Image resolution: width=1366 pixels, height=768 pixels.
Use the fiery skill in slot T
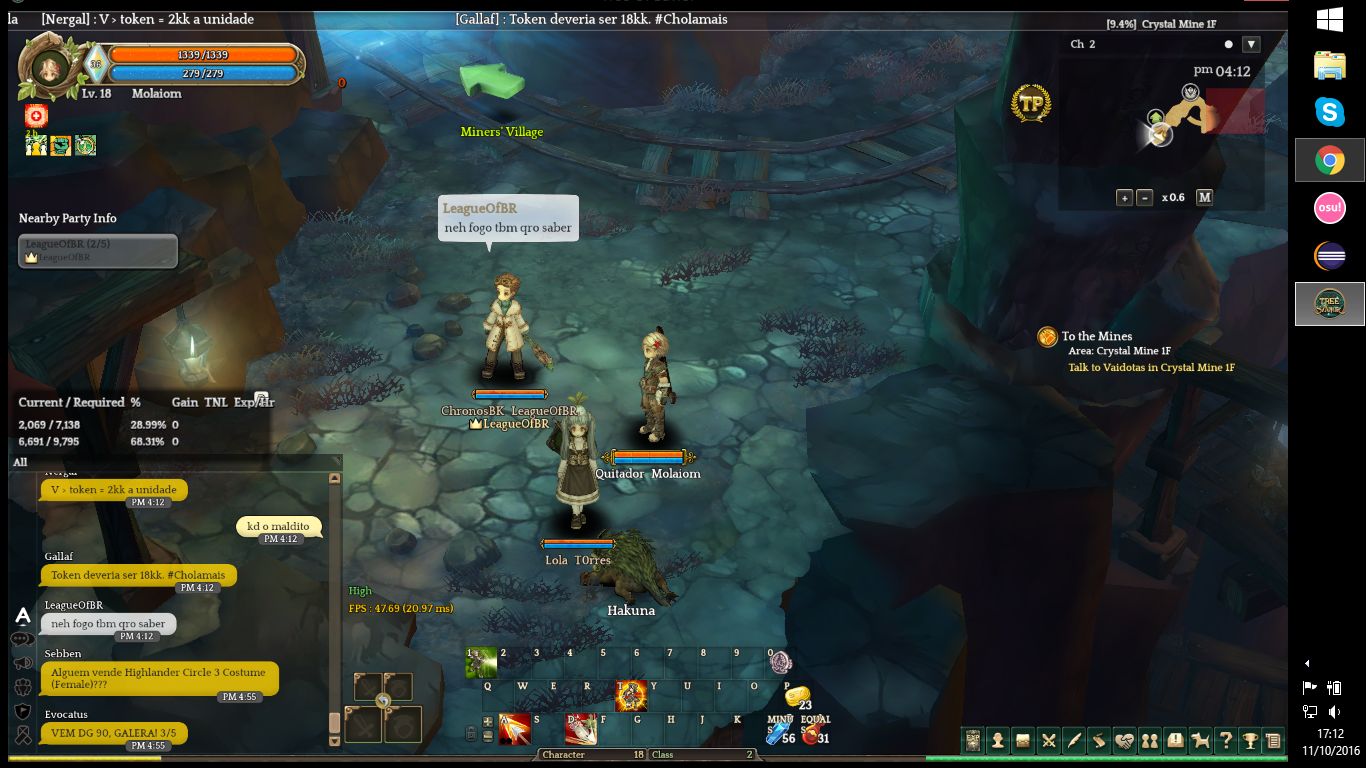[x=631, y=695]
